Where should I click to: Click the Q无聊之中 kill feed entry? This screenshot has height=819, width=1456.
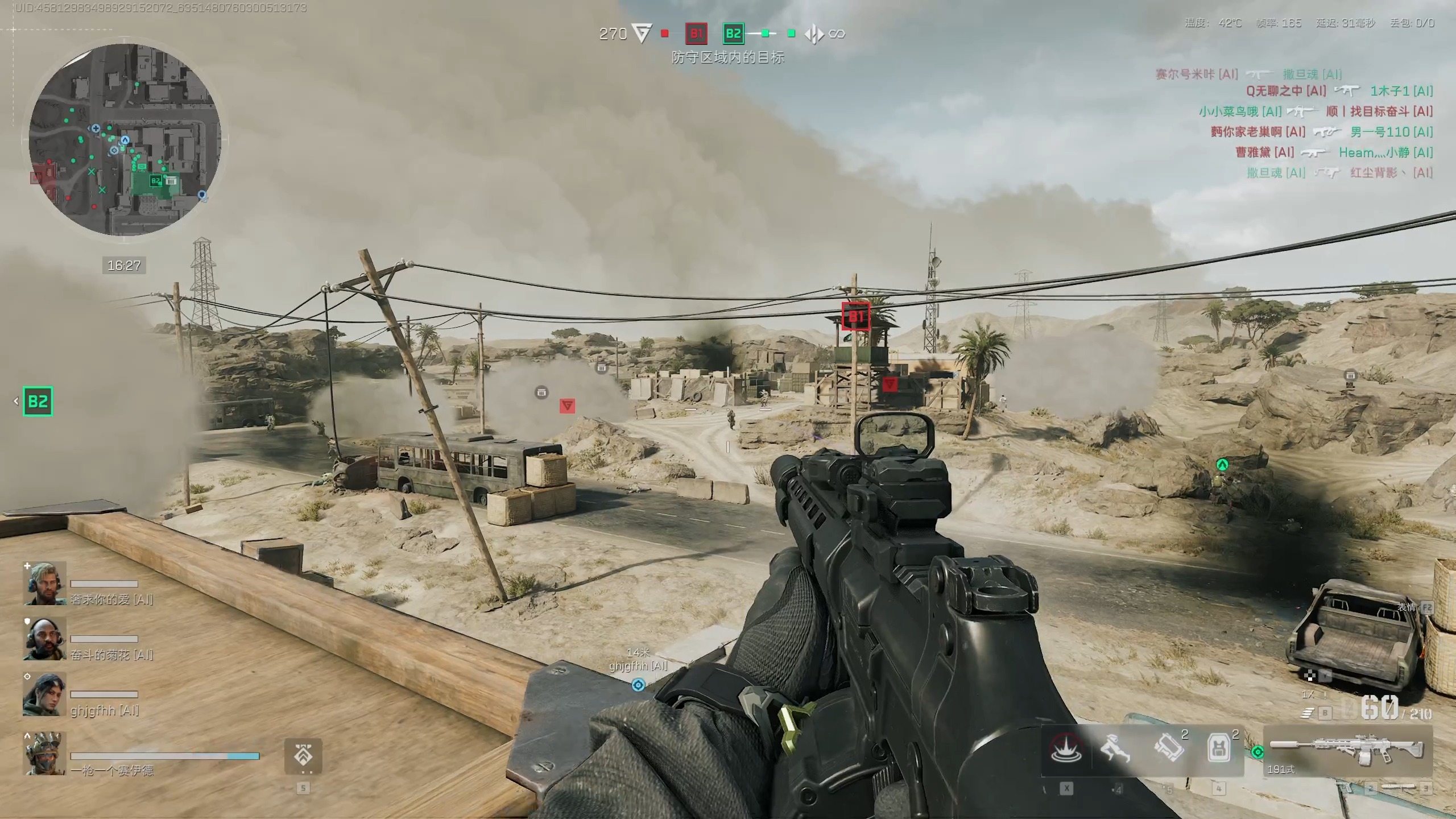pos(1285,91)
